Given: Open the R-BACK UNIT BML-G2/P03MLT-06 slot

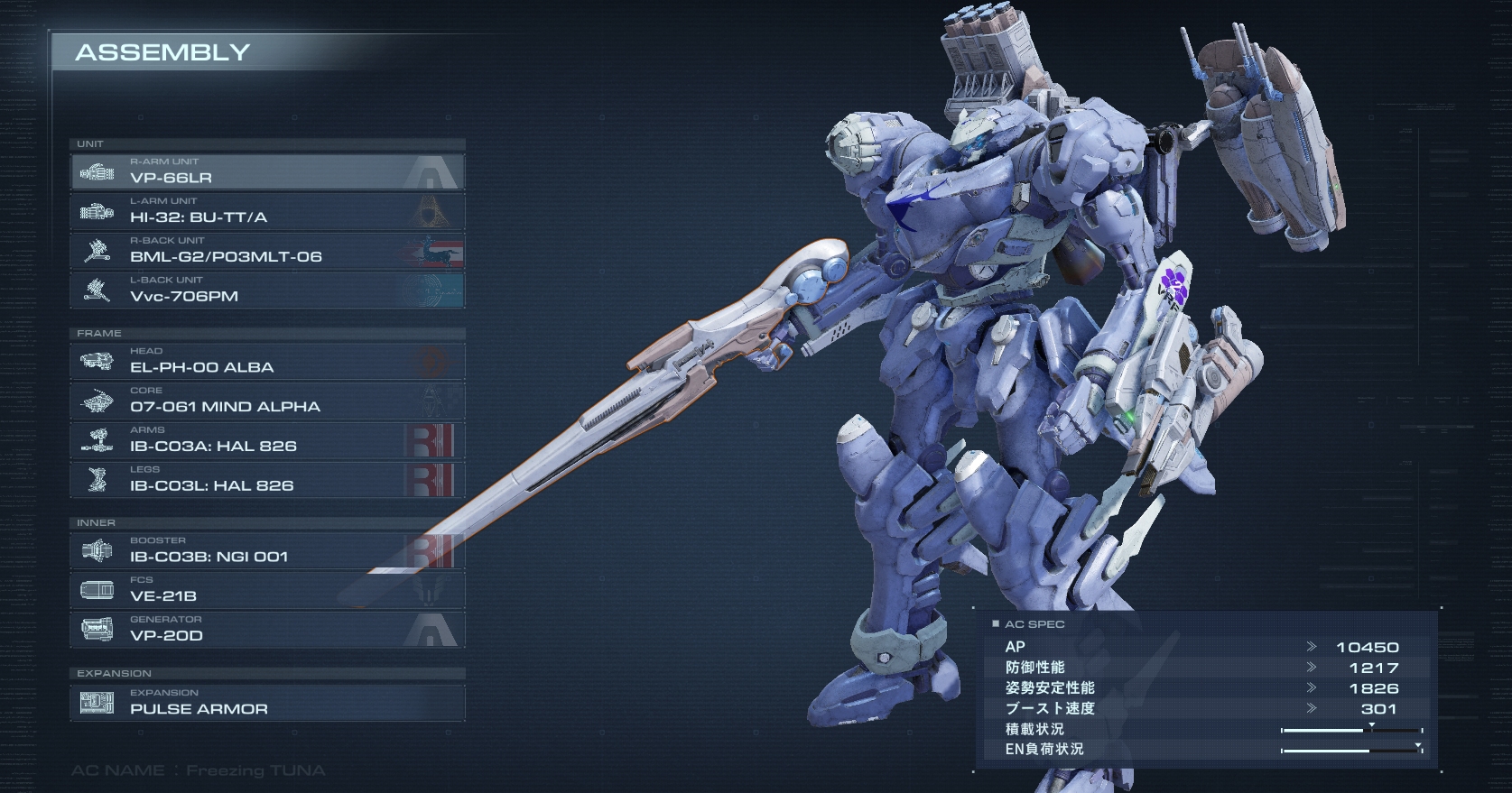Looking at the screenshot, I should [267, 251].
